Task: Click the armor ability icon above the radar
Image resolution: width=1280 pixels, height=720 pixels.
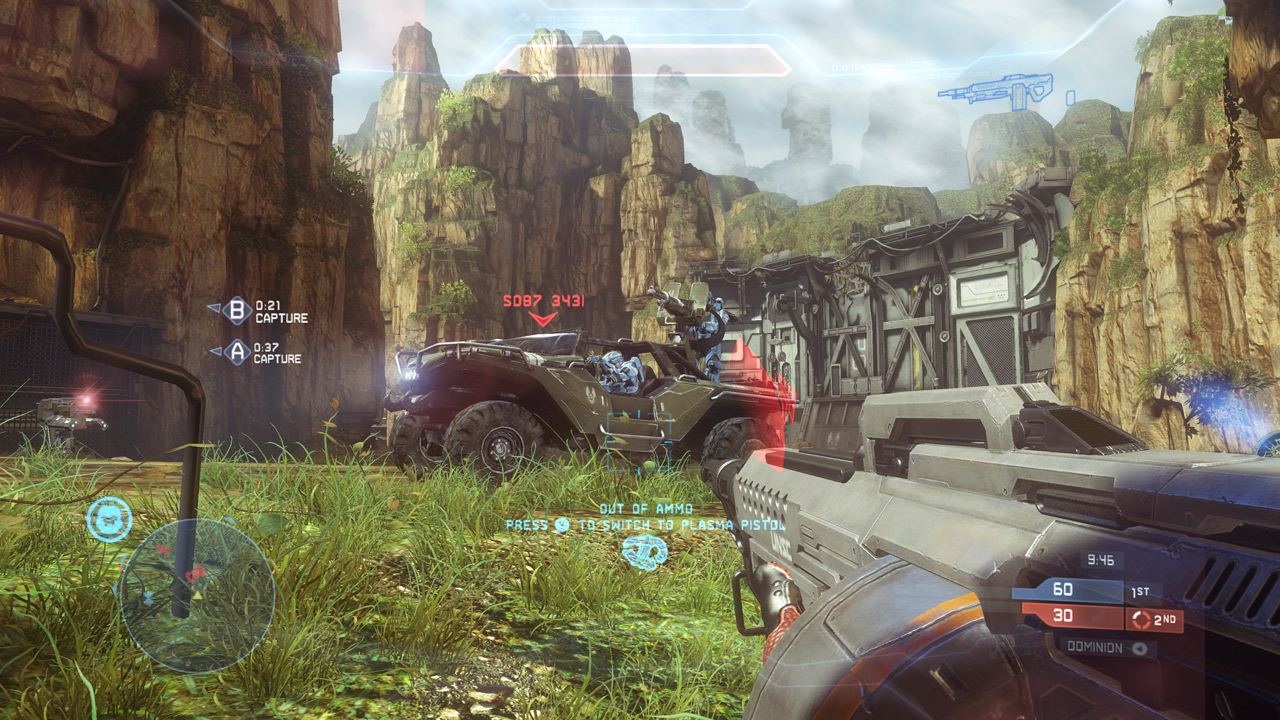Action: point(109,519)
